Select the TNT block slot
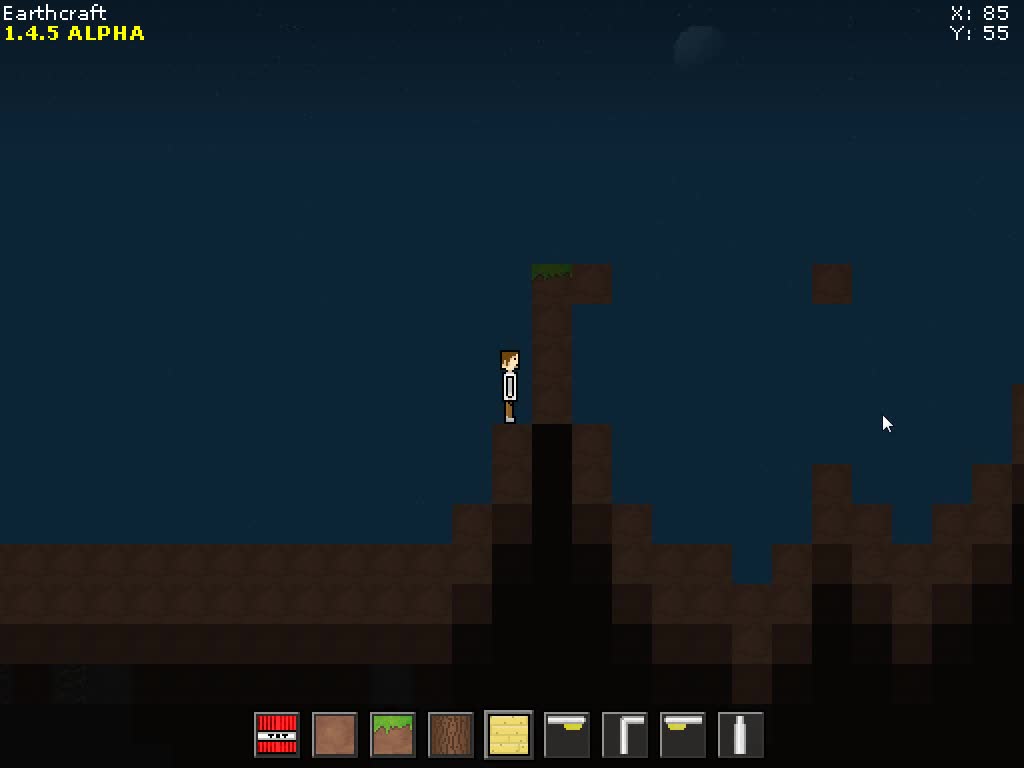 pyautogui.click(x=277, y=735)
